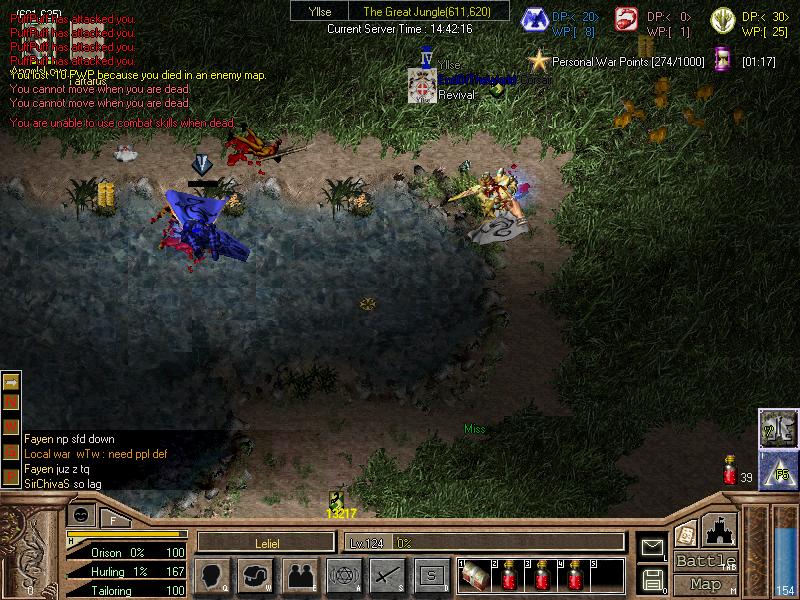Click the floppy disk save icon
This screenshot has height=600, width=800.
pos(653,578)
